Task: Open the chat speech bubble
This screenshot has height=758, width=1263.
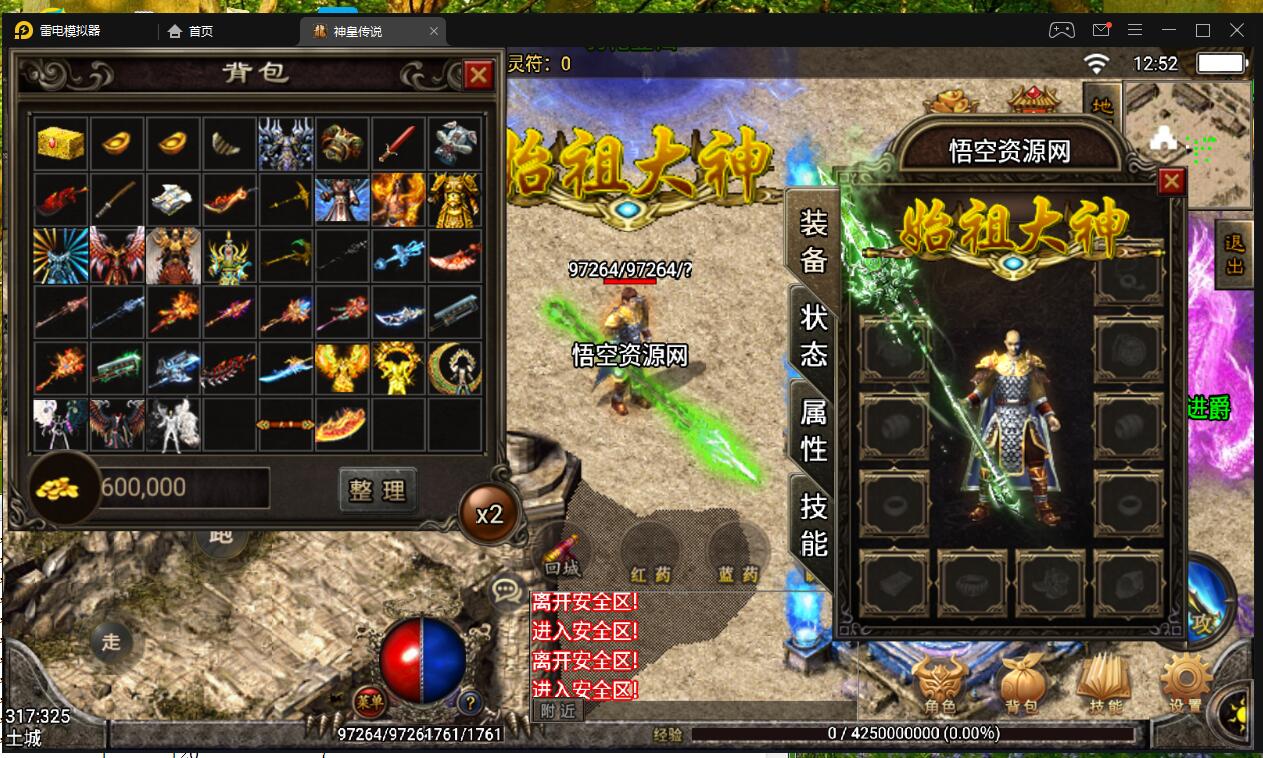Action: [x=508, y=589]
